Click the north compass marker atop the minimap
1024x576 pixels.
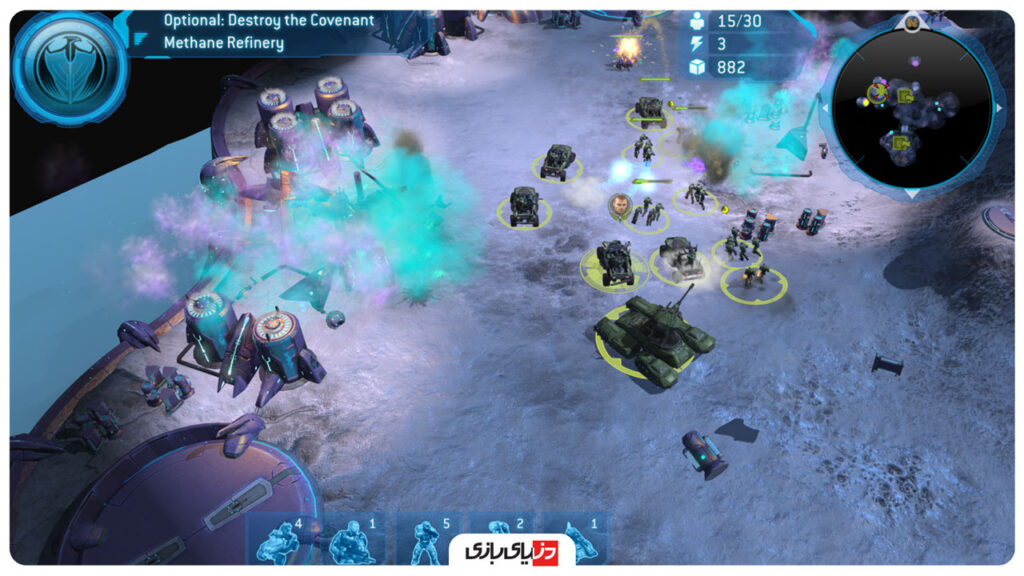point(912,20)
